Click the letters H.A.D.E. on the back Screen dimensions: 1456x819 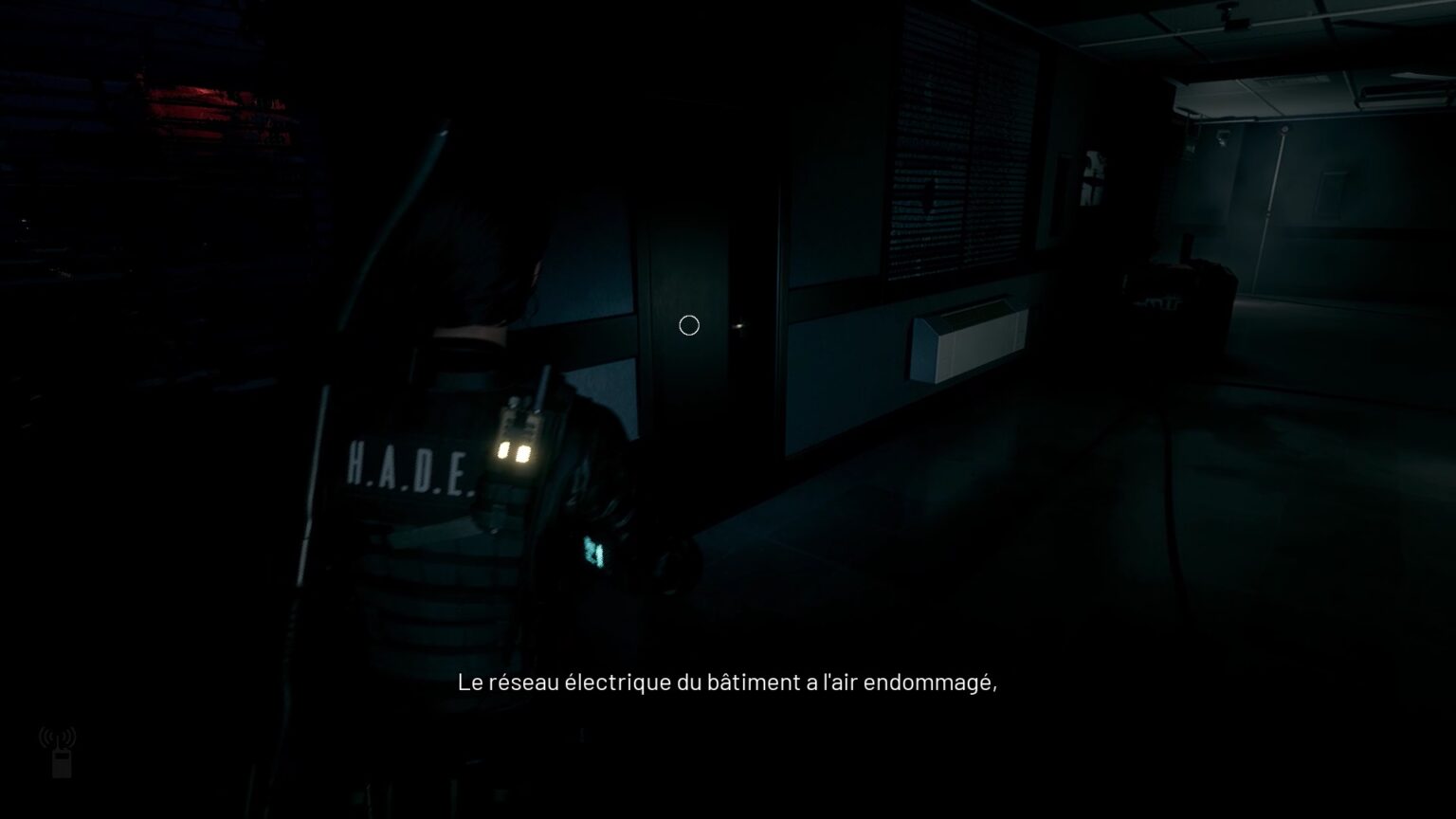[409, 464]
